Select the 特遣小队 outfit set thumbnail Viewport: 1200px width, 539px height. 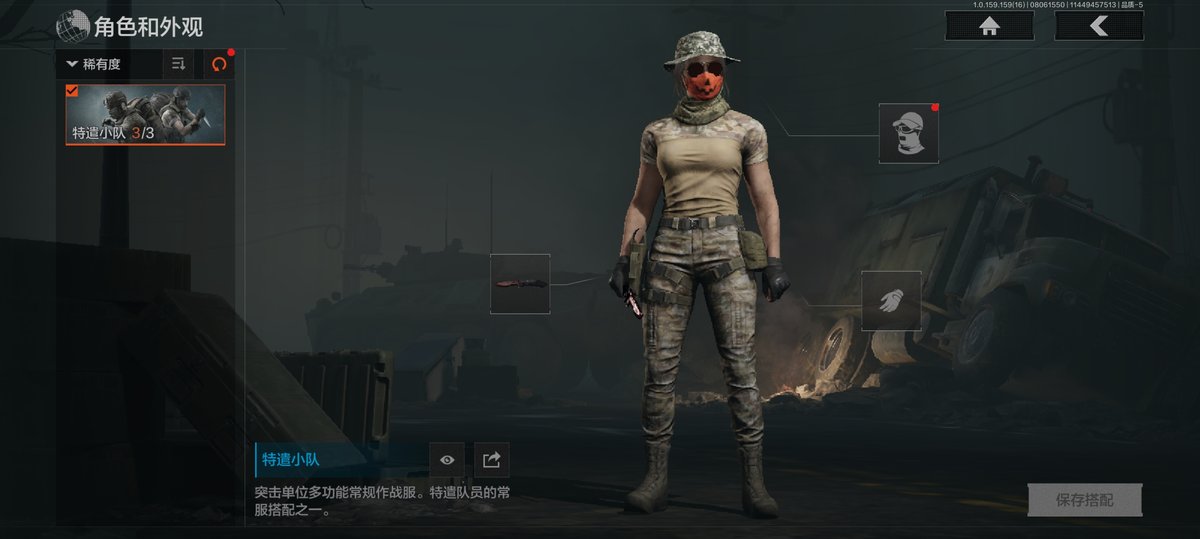click(146, 115)
